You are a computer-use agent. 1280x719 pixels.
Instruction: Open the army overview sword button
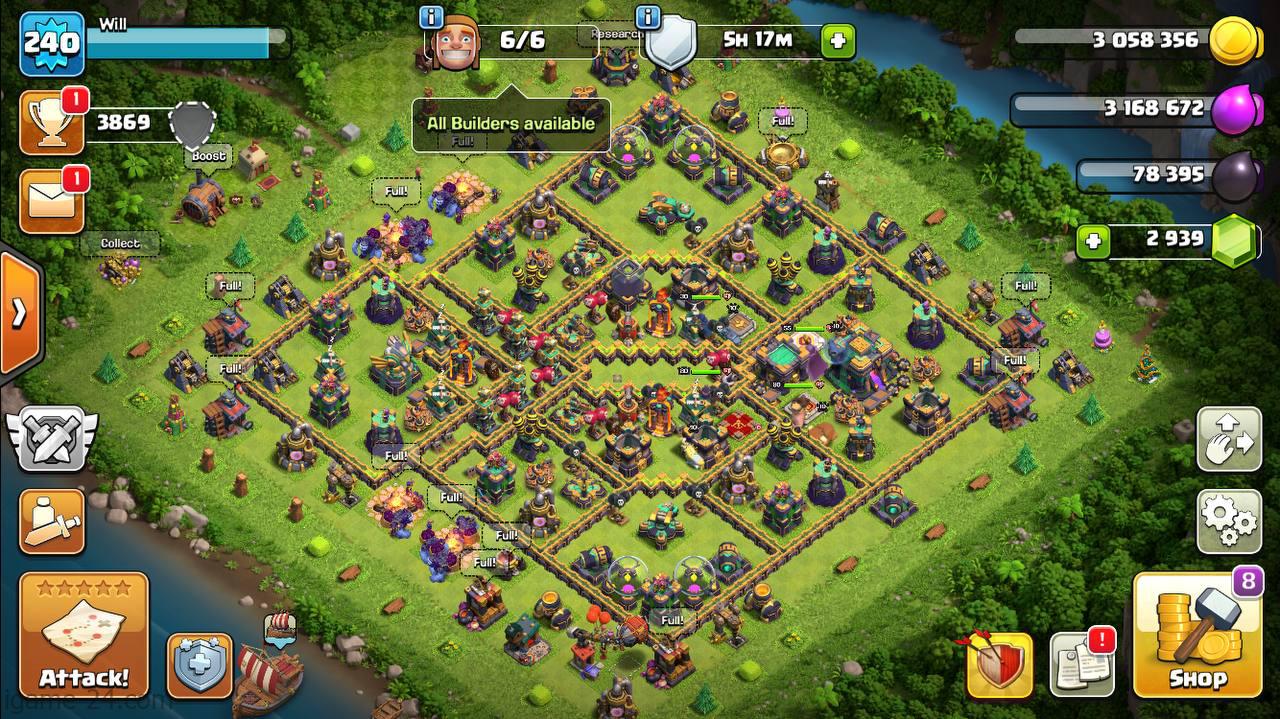tap(52, 521)
